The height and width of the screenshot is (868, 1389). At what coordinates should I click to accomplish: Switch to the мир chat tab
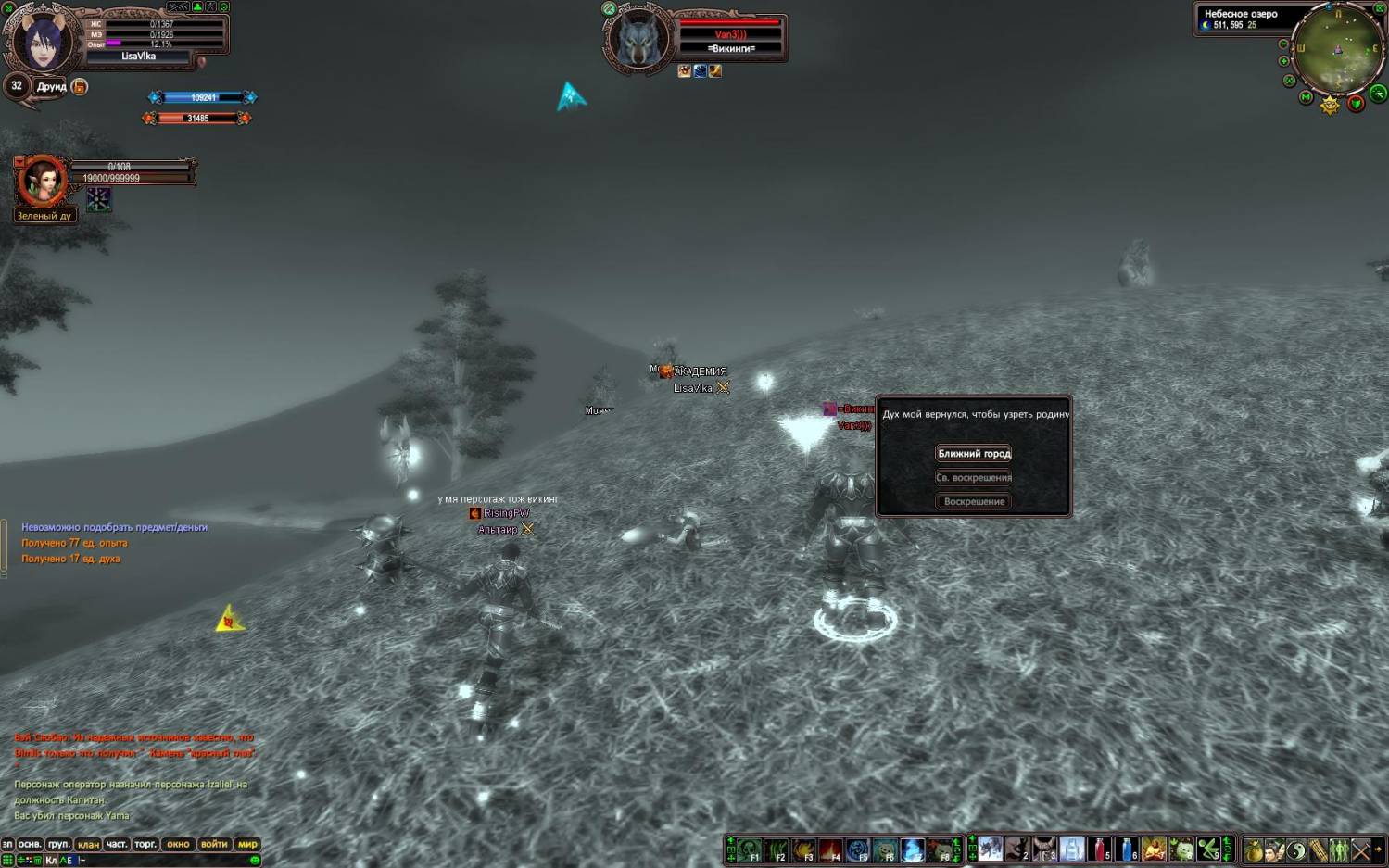tap(247, 845)
